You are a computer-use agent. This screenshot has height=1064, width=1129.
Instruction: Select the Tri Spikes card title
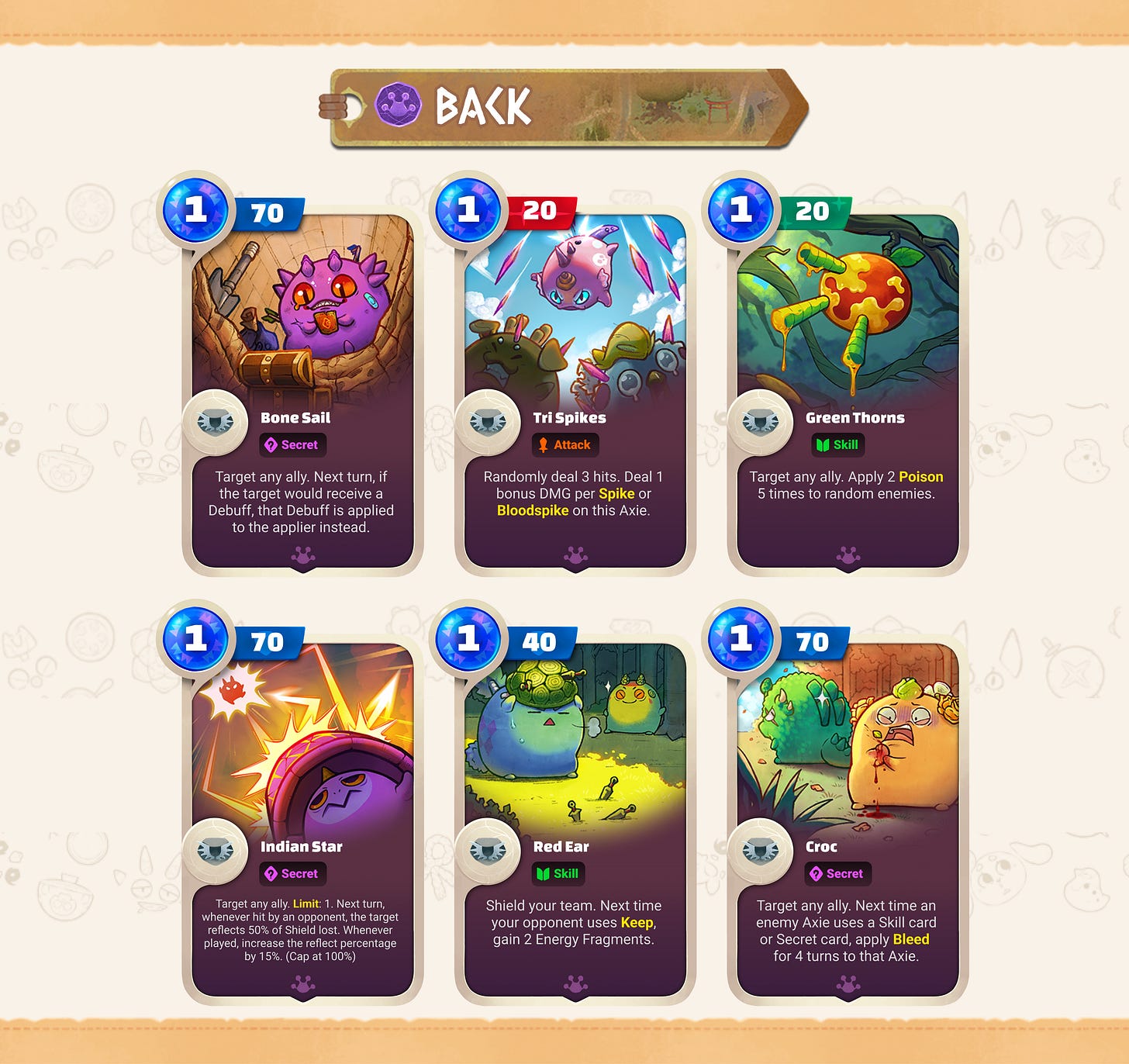click(571, 417)
